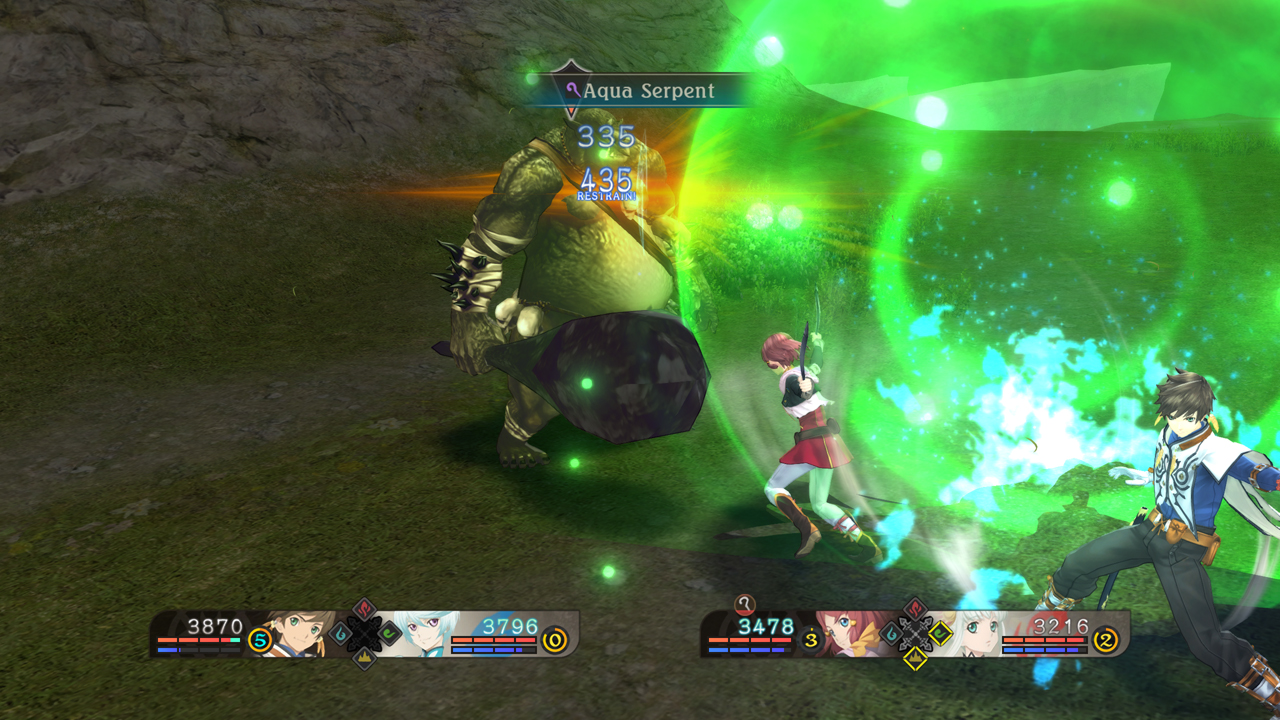Choose the yellow earth seraph icon below Sorey and Mikleo
The height and width of the screenshot is (720, 1280).
tap(364, 658)
